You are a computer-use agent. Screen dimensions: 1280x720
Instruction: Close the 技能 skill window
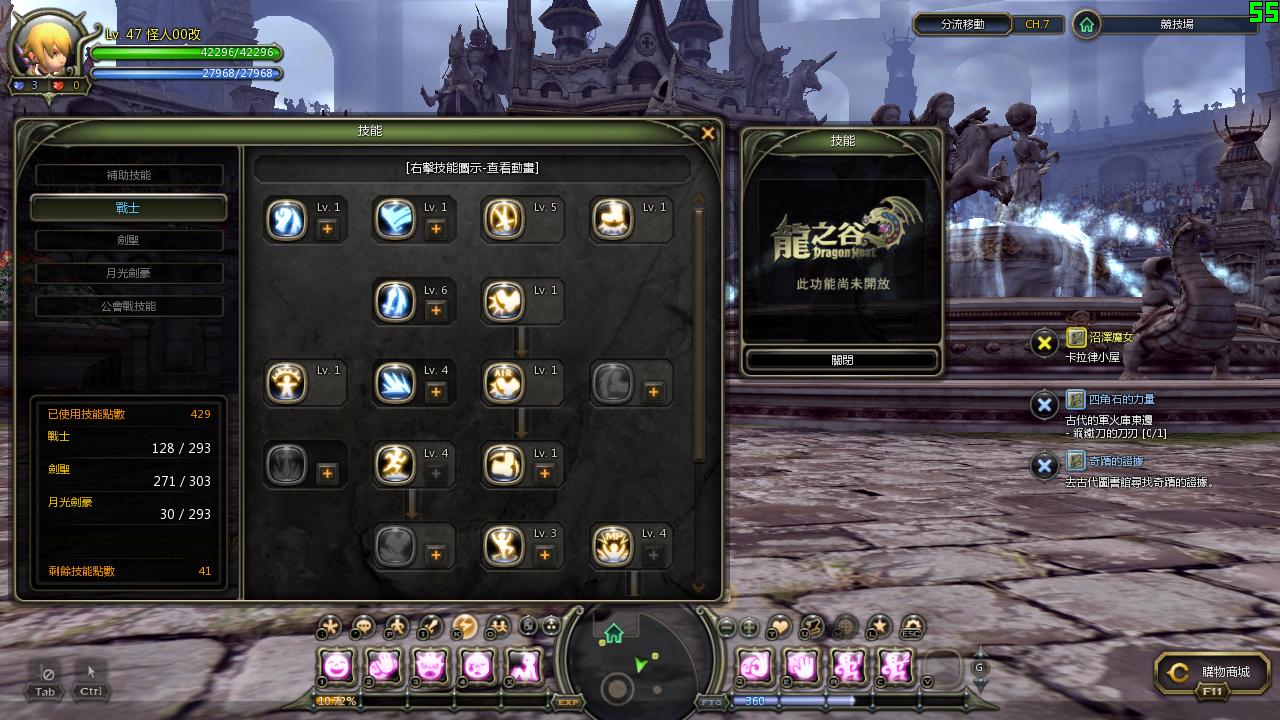(x=708, y=133)
